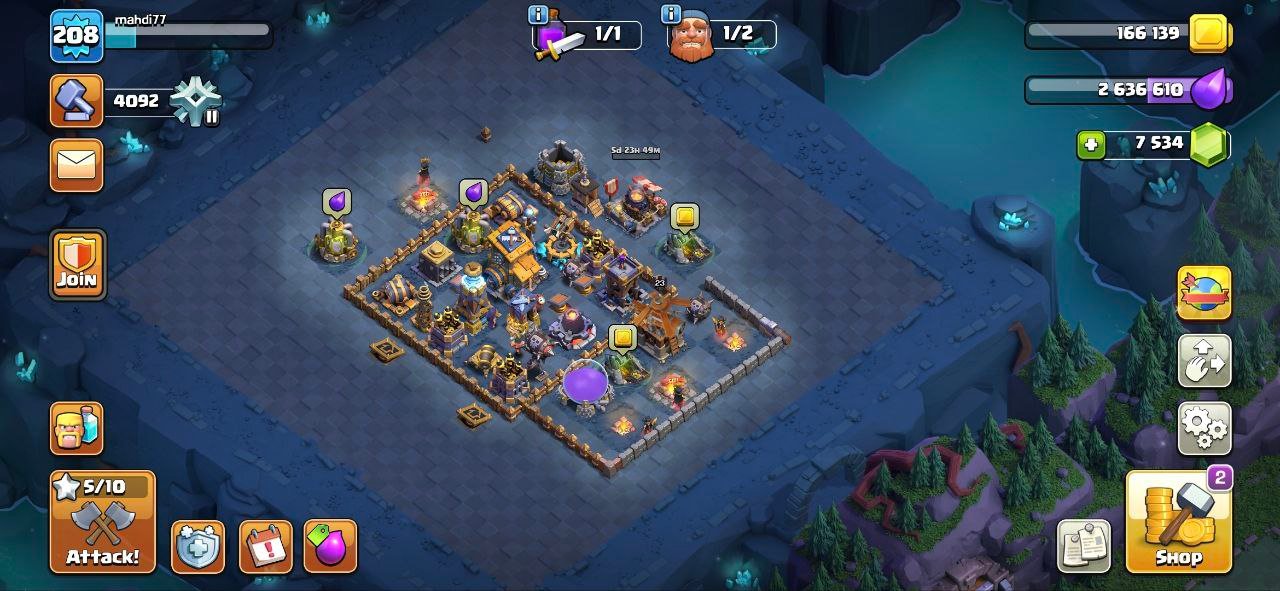
Task: Tap the Join clan shield button
Action: (x=77, y=264)
